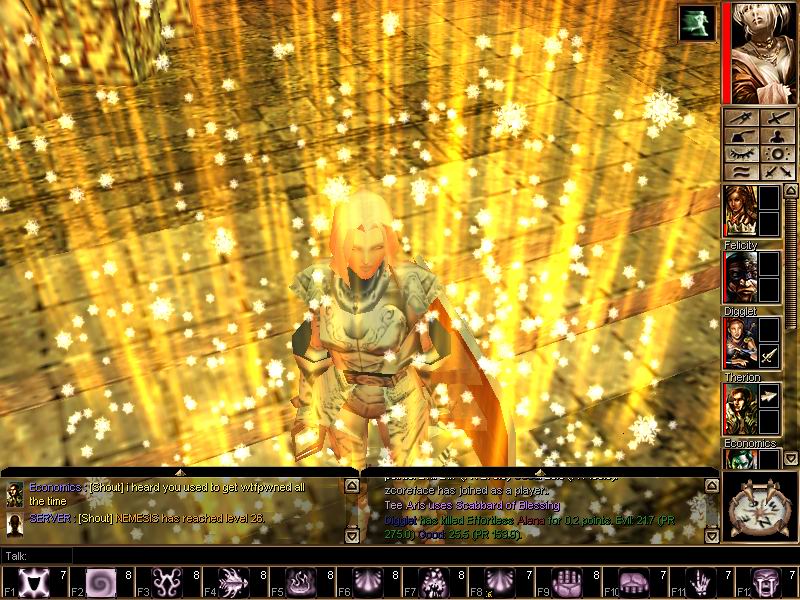
Task: Open the crossed-swords player versus player panel
Action: pos(778,174)
